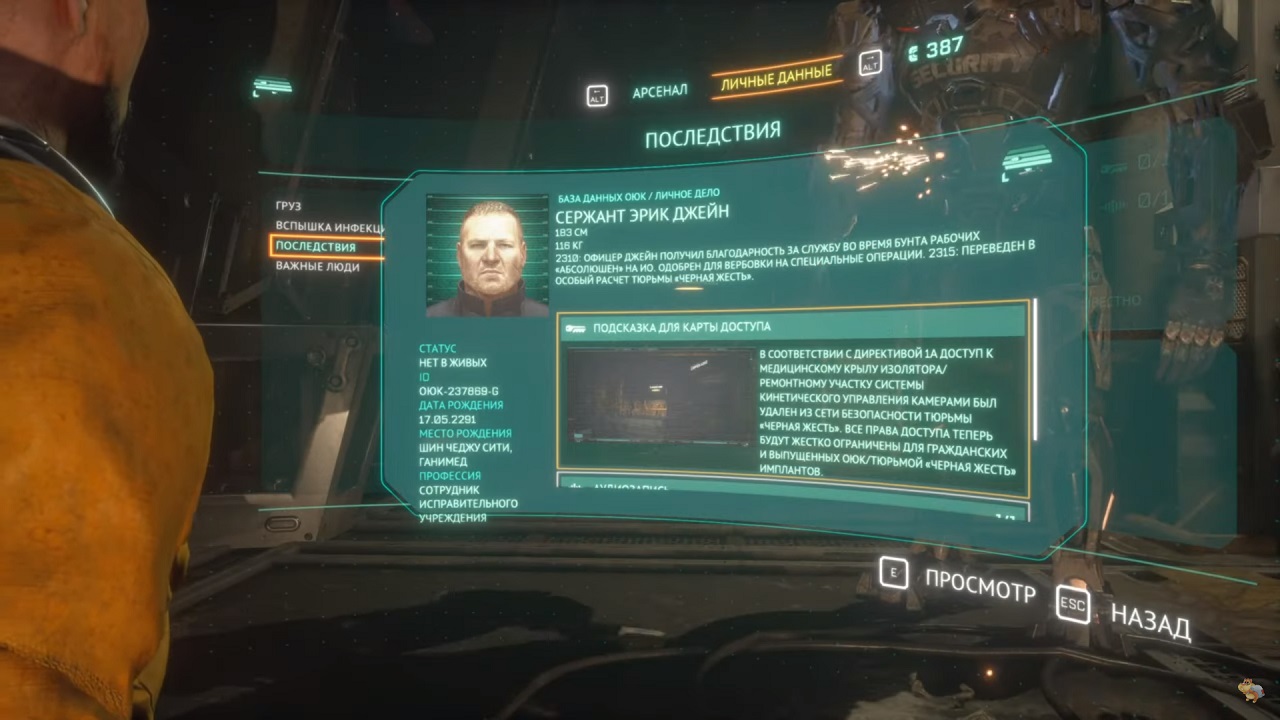Switch to the Арсенал tab
The image size is (1280, 720).
coord(659,92)
